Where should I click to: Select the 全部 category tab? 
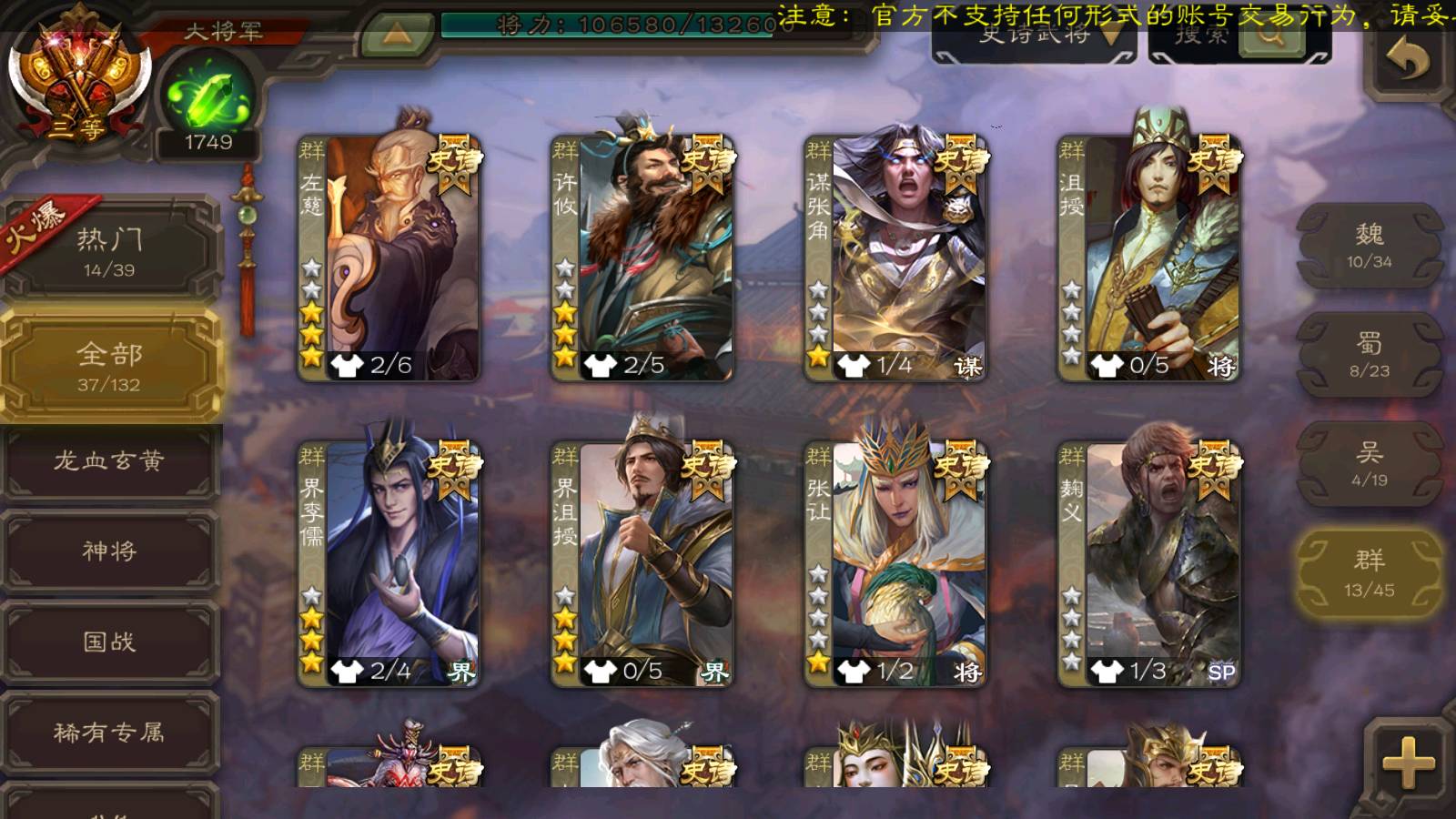(x=109, y=366)
